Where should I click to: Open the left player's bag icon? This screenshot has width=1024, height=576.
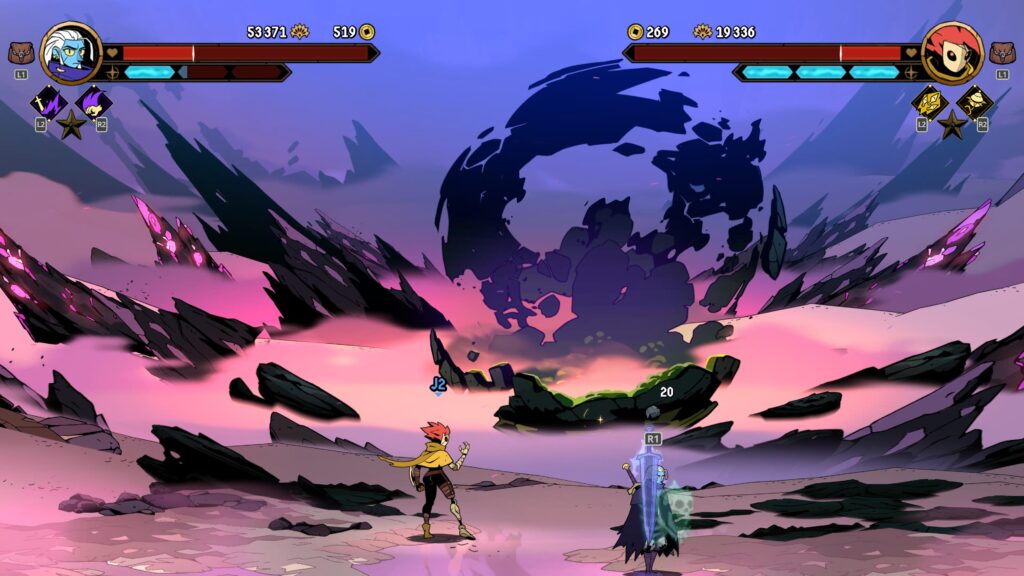tap(20, 53)
